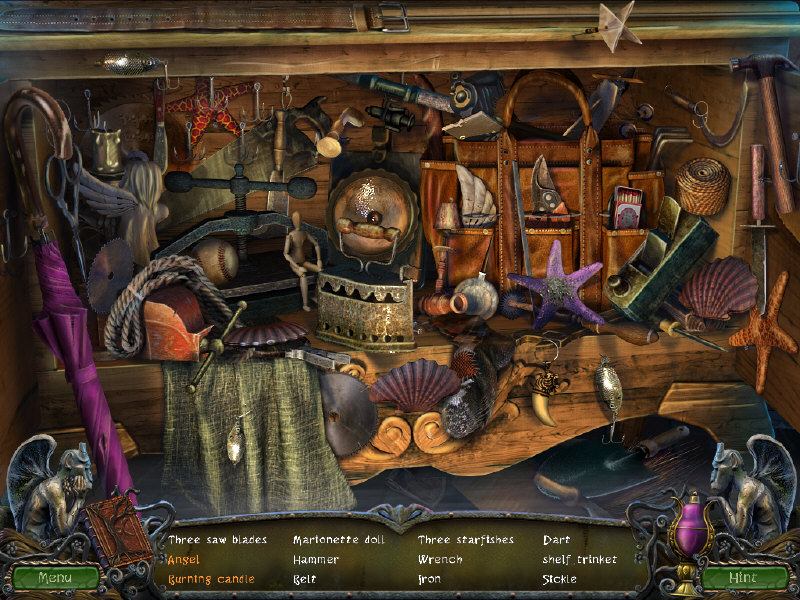The width and height of the screenshot is (800, 600).
Task: Open the green Menu button
Action: click(56, 577)
